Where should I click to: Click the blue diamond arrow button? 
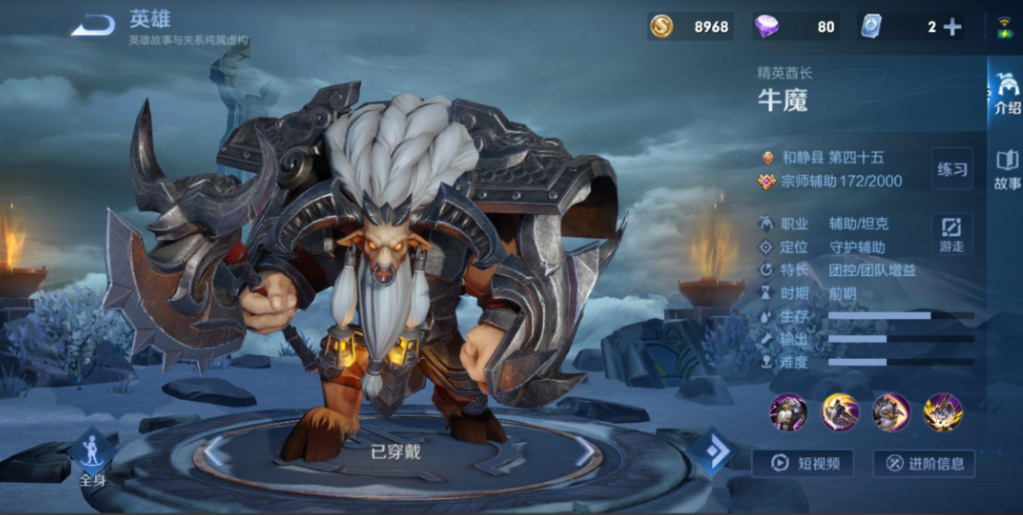tap(713, 452)
